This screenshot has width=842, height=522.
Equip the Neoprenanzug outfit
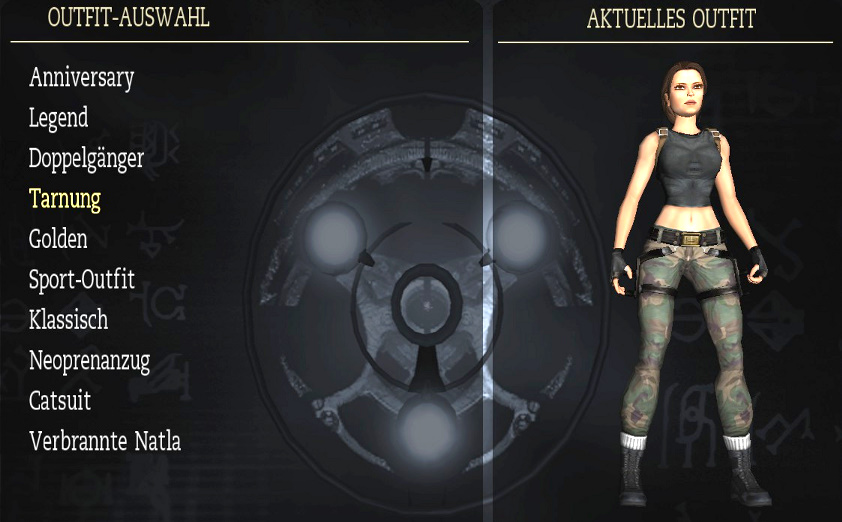89,361
